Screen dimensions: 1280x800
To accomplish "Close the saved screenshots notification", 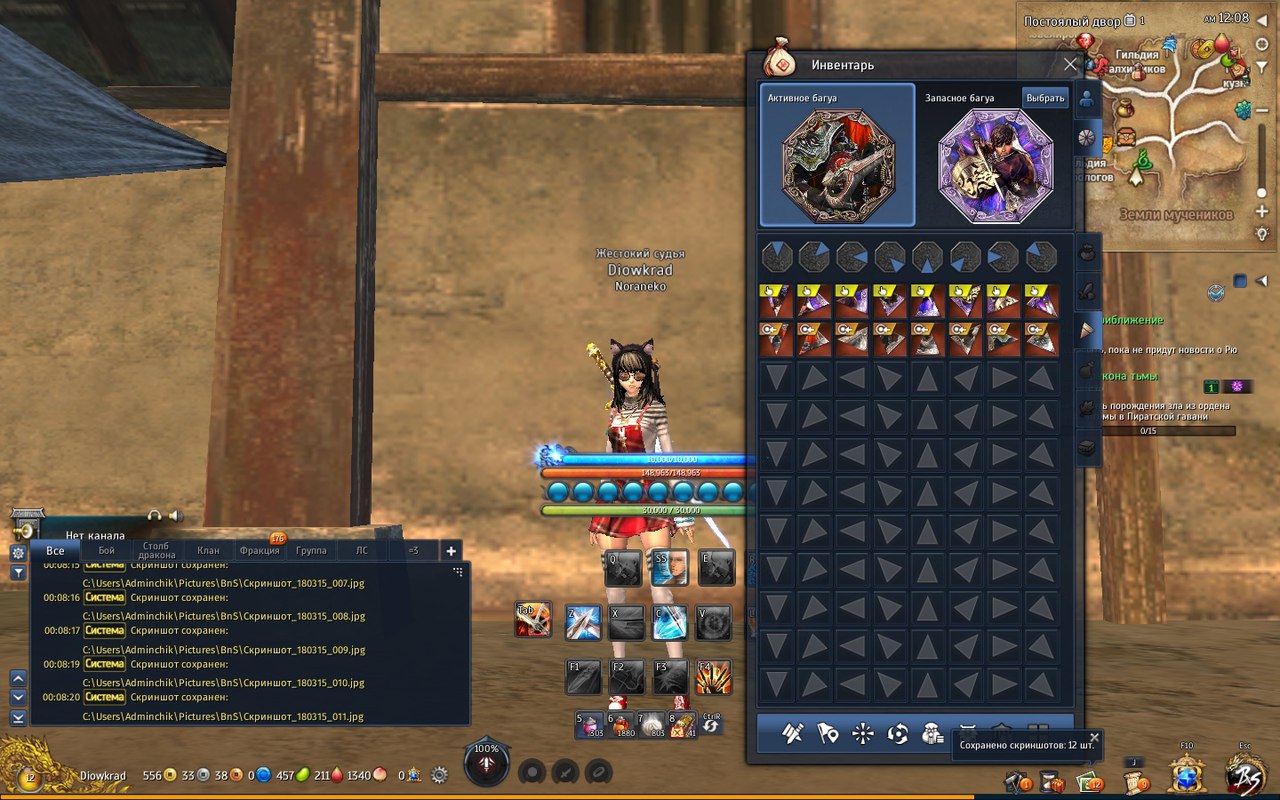I will point(1094,738).
